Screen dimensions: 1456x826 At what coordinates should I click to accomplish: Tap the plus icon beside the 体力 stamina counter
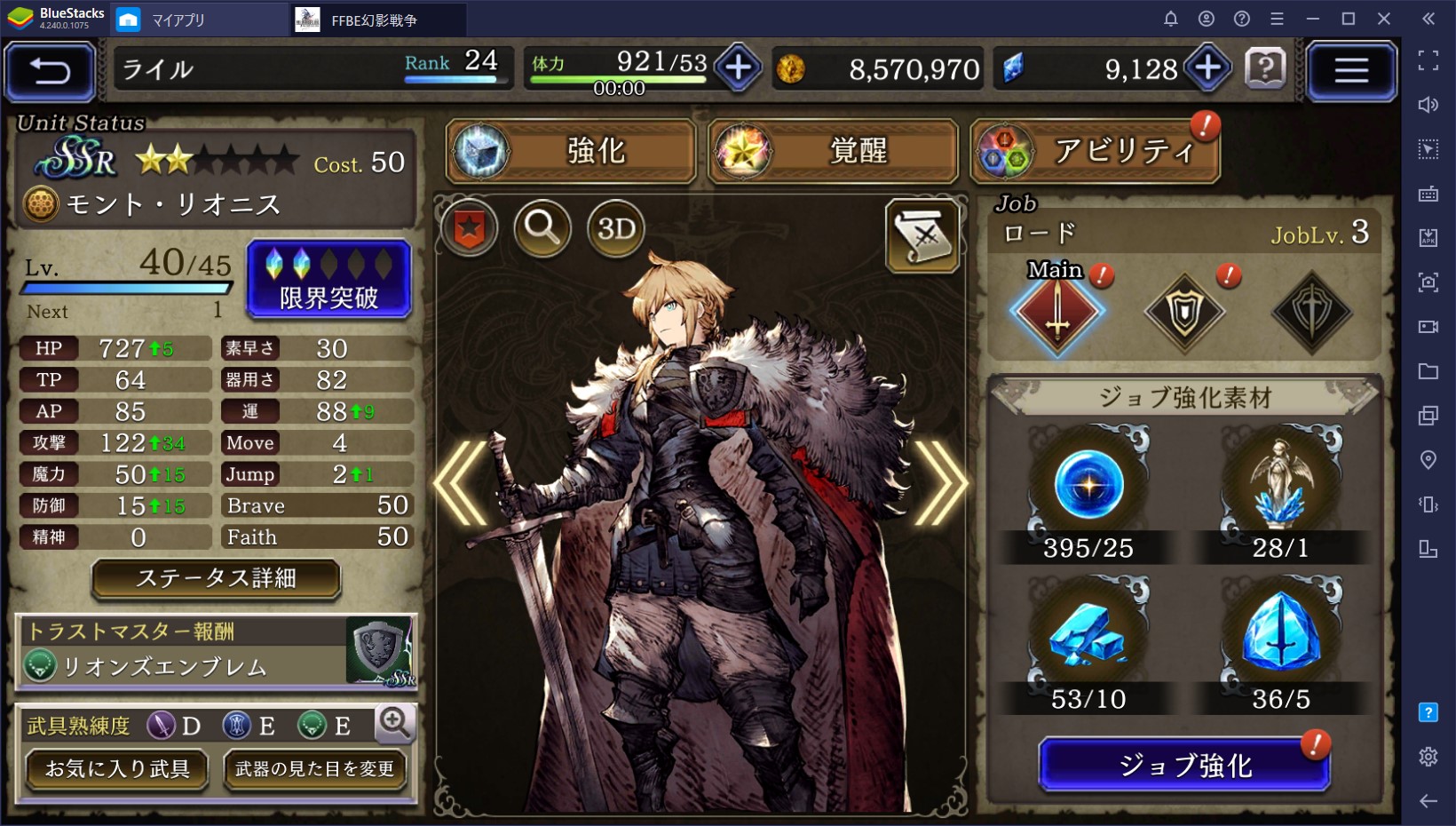click(738, 68)
